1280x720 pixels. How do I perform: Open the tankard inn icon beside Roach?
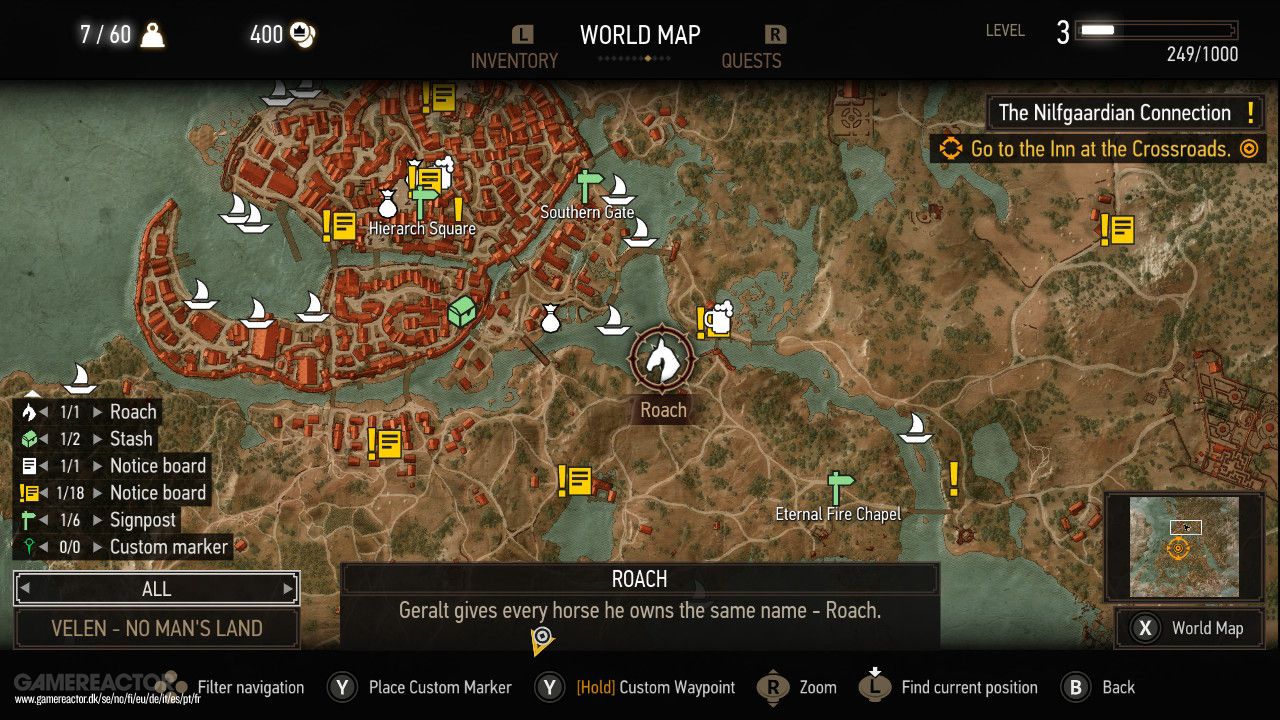click(x=719, y=320)
